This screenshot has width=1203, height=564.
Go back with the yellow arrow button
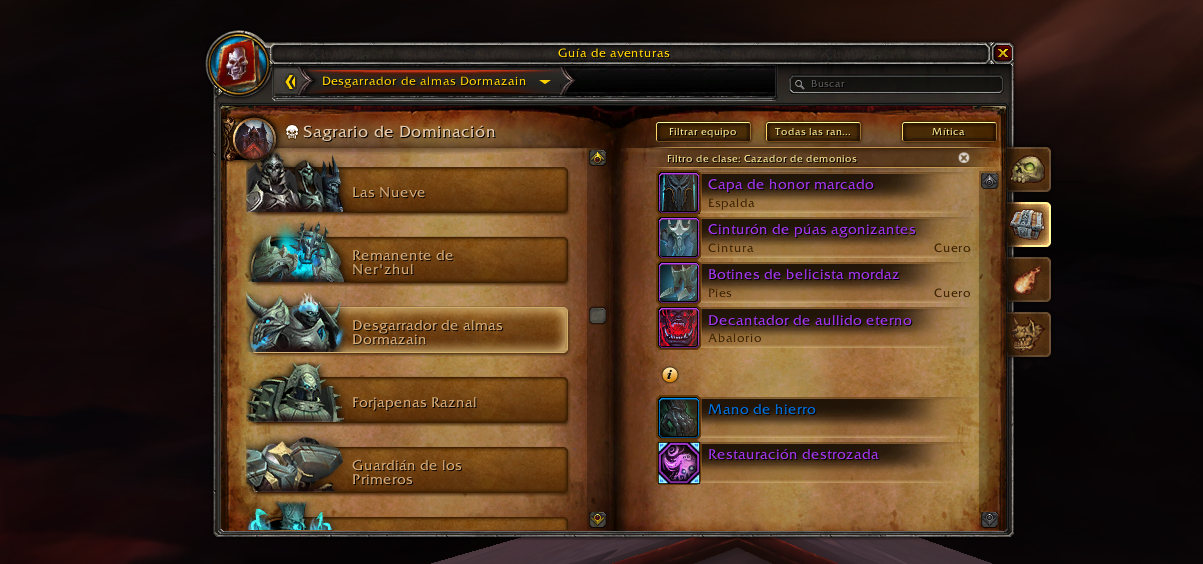290,82
